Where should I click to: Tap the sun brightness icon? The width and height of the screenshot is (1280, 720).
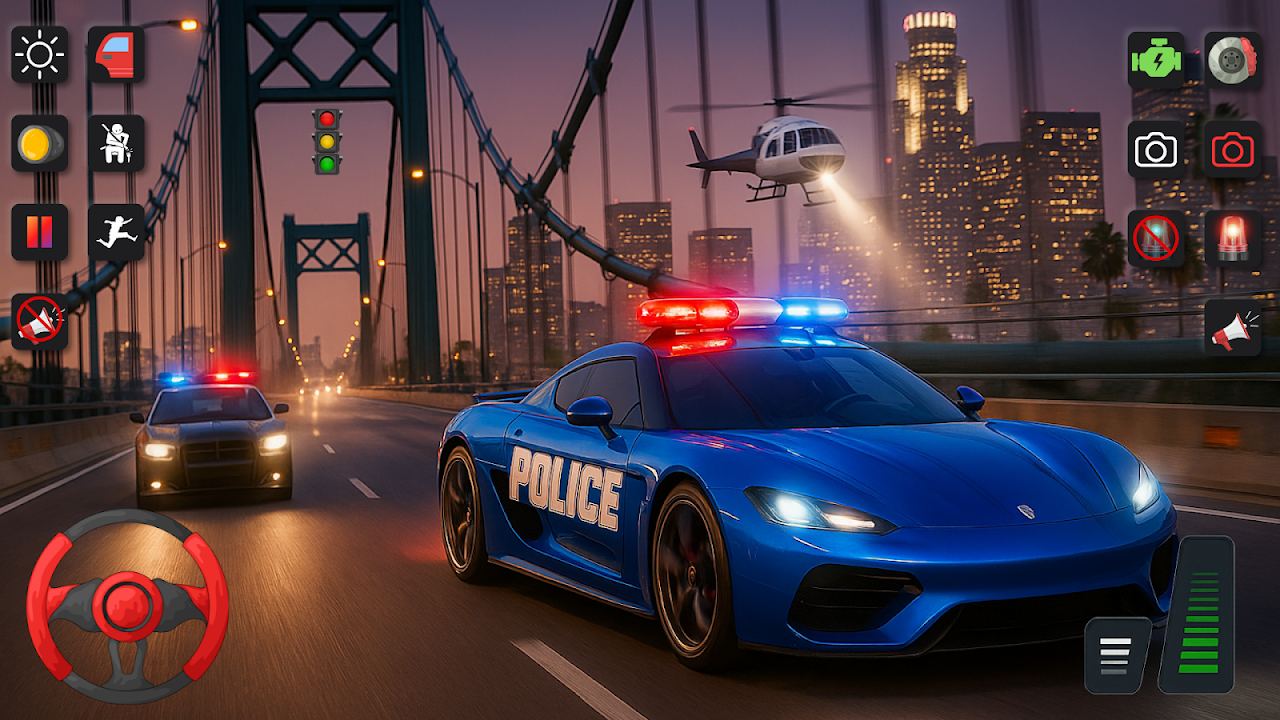[x=40, y=55]
